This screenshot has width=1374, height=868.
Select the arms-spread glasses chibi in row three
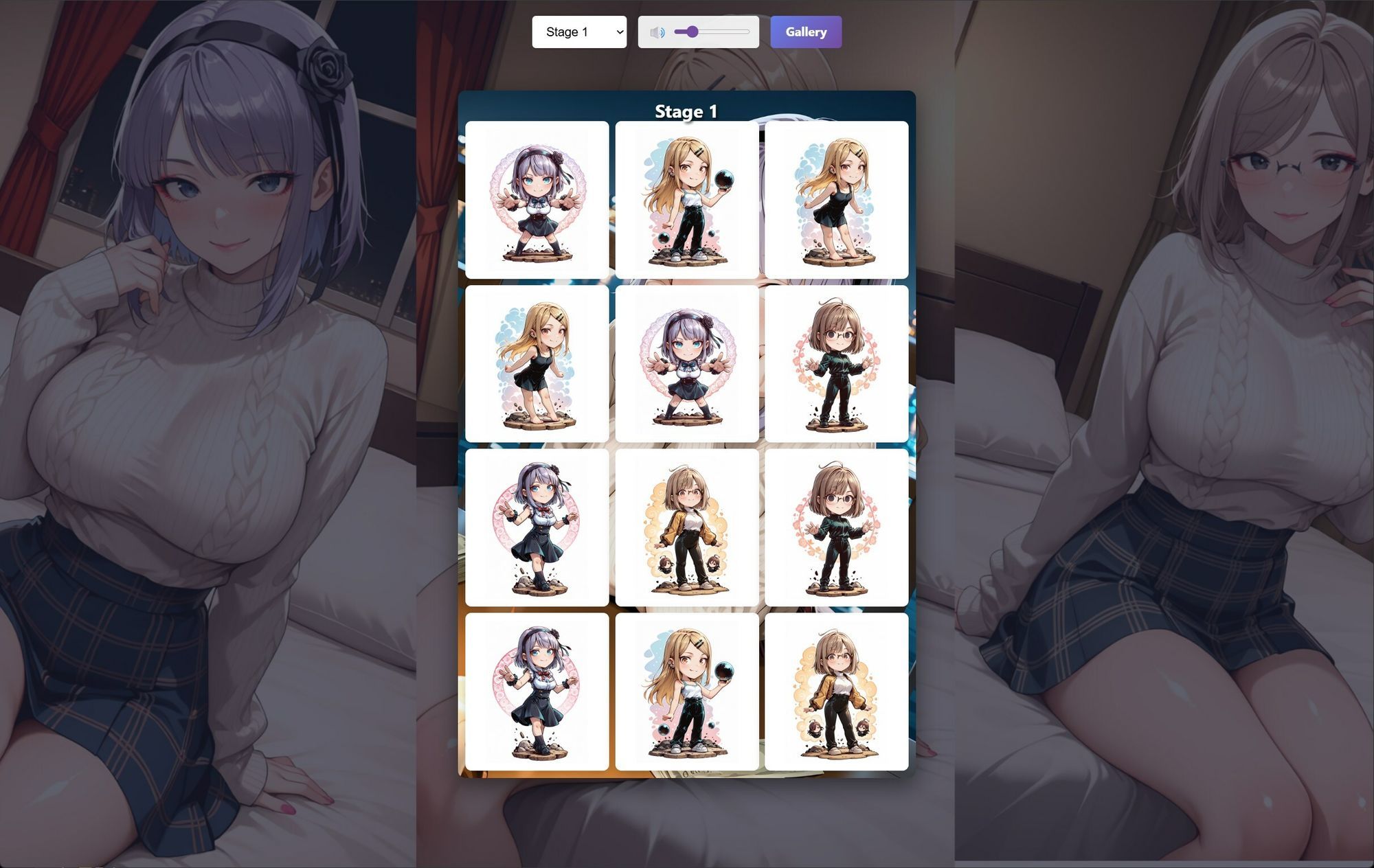click(x=837, y=529)
